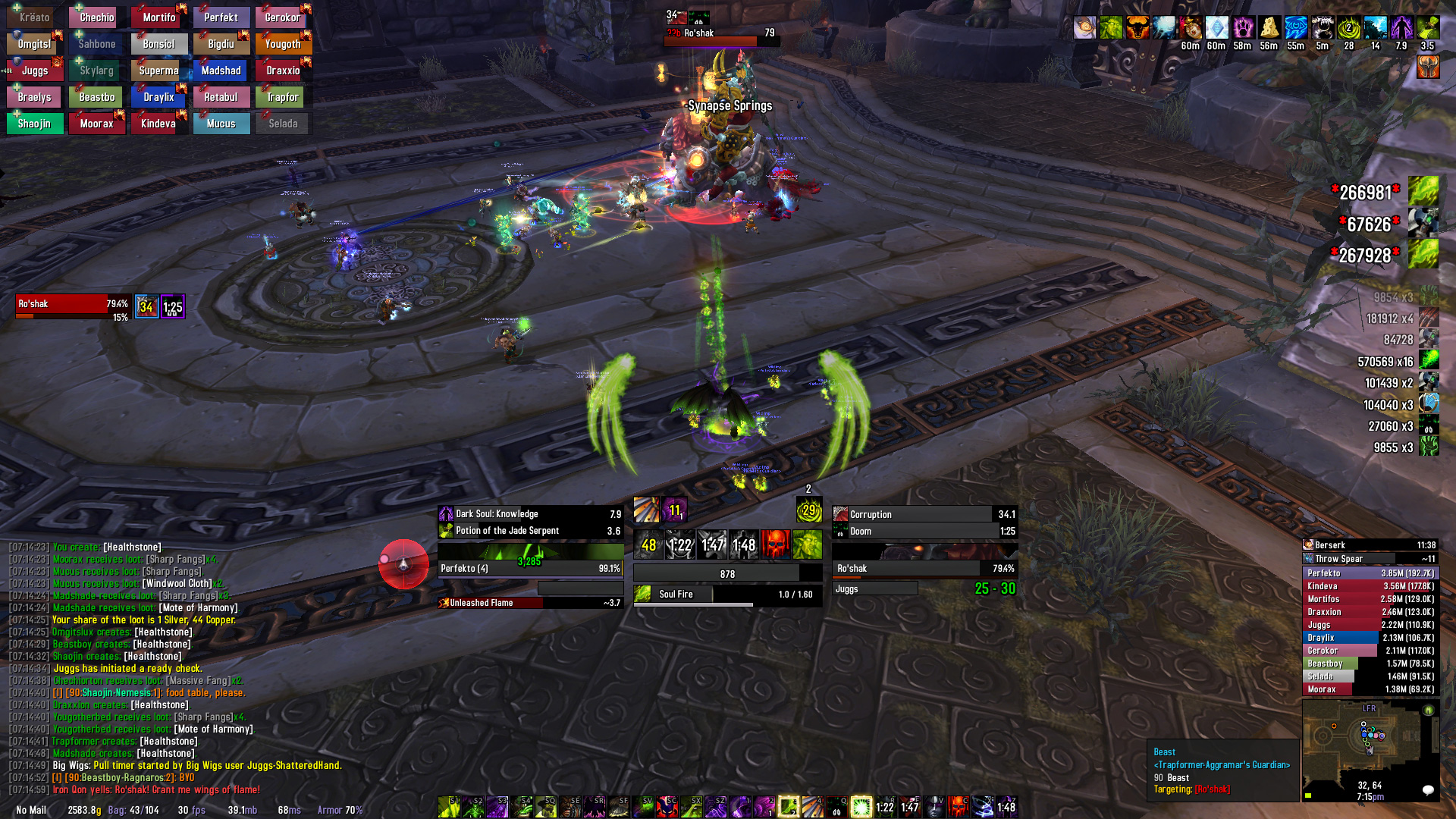This screenshot has height=819, width=1456.
Task: Select Madshad's blue raid frame
Action: pyautogui.click(x=221, y=71)
